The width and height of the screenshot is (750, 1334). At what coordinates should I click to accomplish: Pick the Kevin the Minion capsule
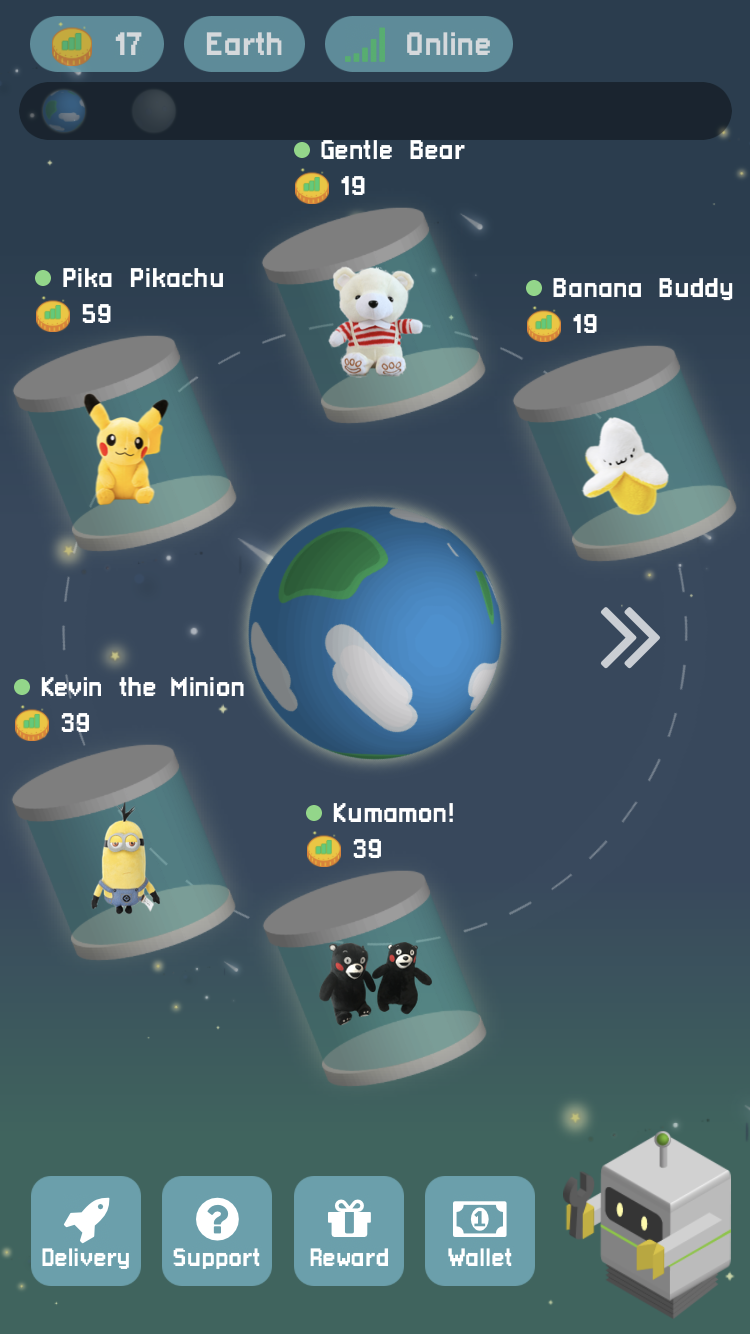124,853
